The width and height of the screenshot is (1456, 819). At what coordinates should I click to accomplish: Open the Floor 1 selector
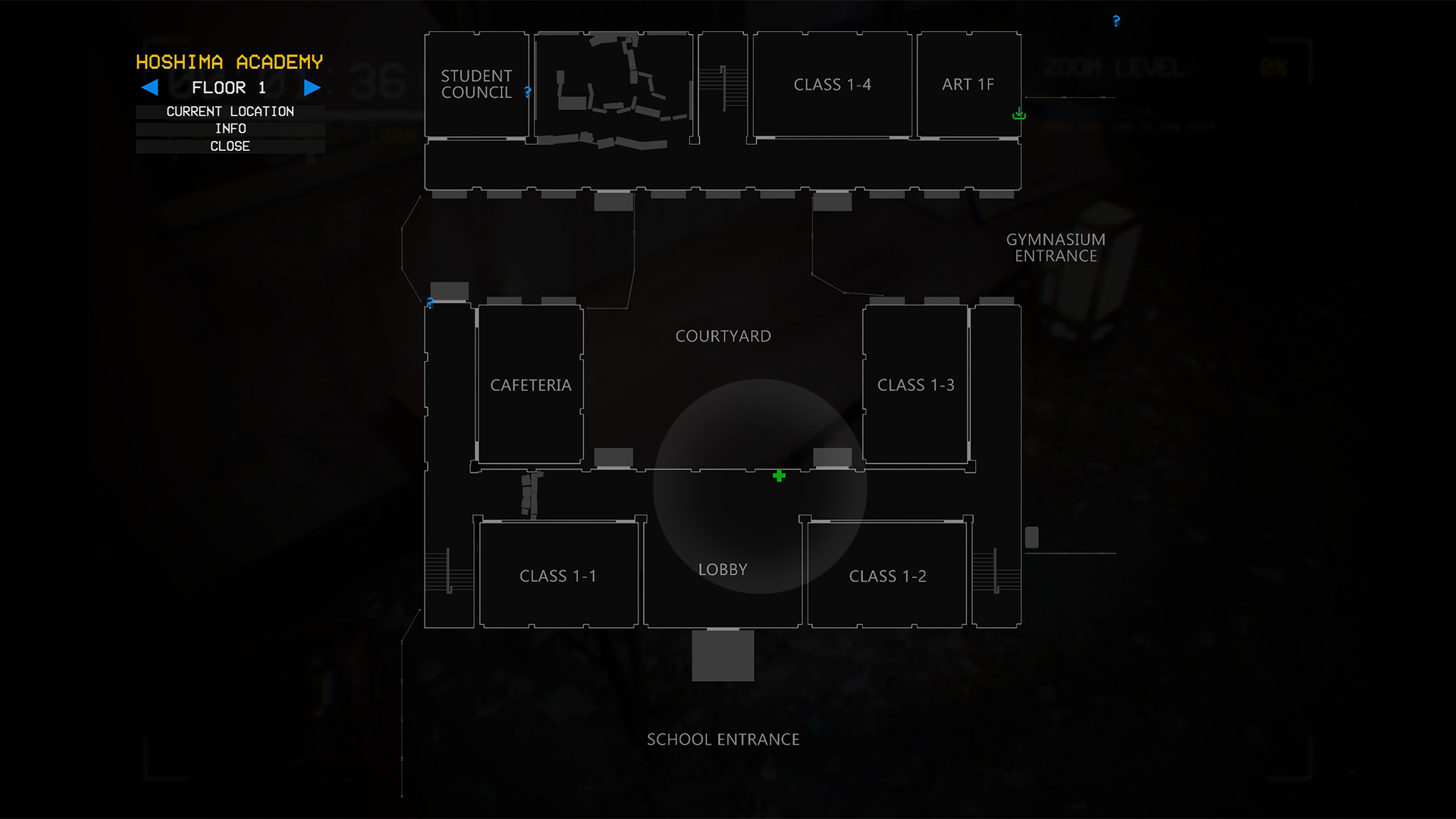click(x=230, y=88)
